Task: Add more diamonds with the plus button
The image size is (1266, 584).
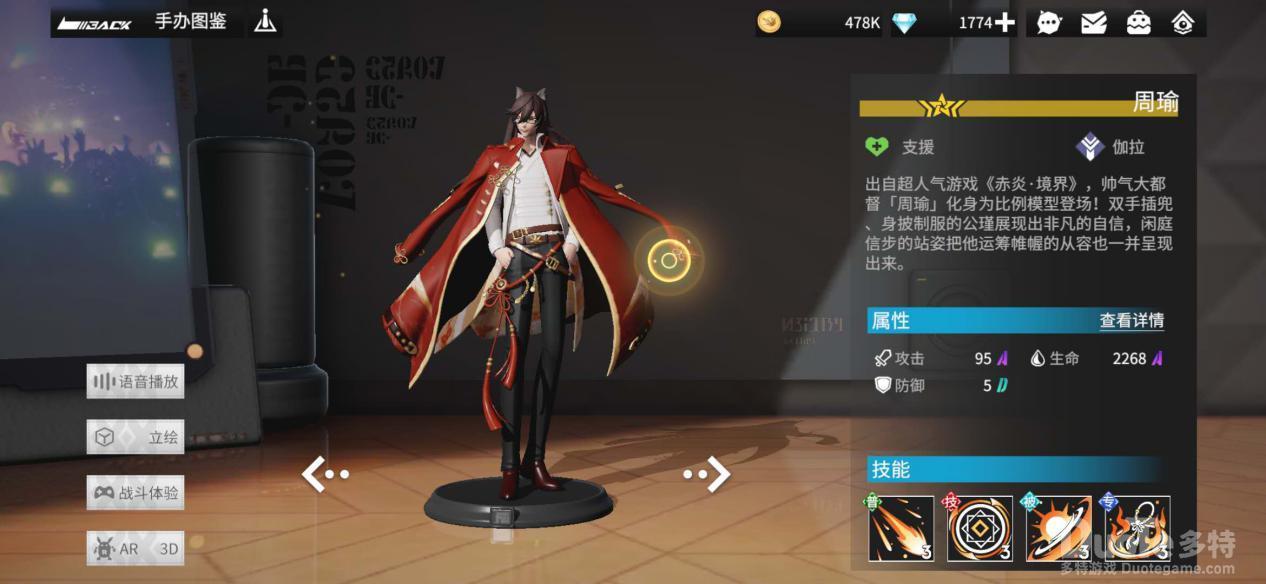Action: (x=1004, y=22)
